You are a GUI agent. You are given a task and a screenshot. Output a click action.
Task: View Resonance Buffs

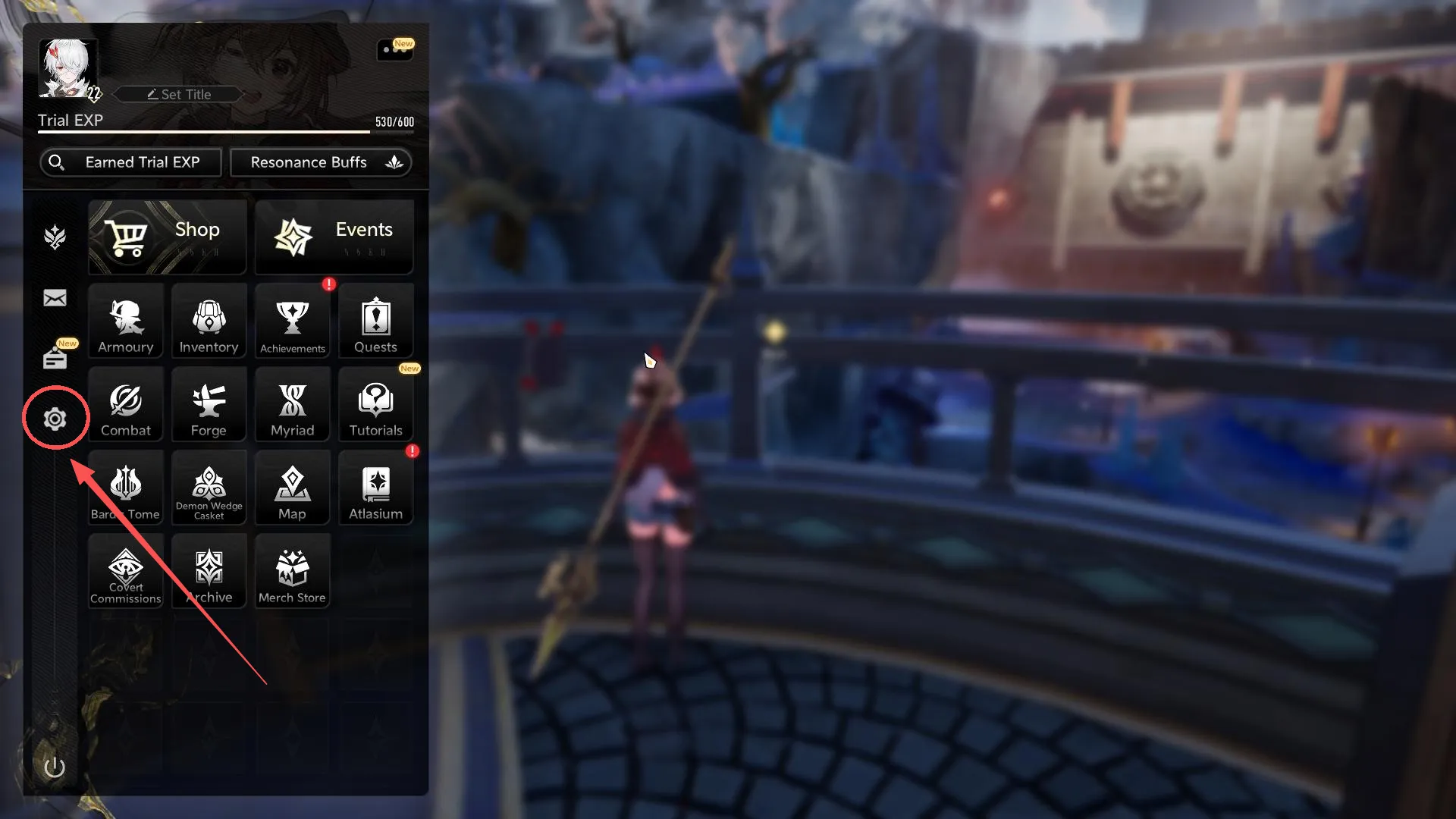[x=321, y=162]
